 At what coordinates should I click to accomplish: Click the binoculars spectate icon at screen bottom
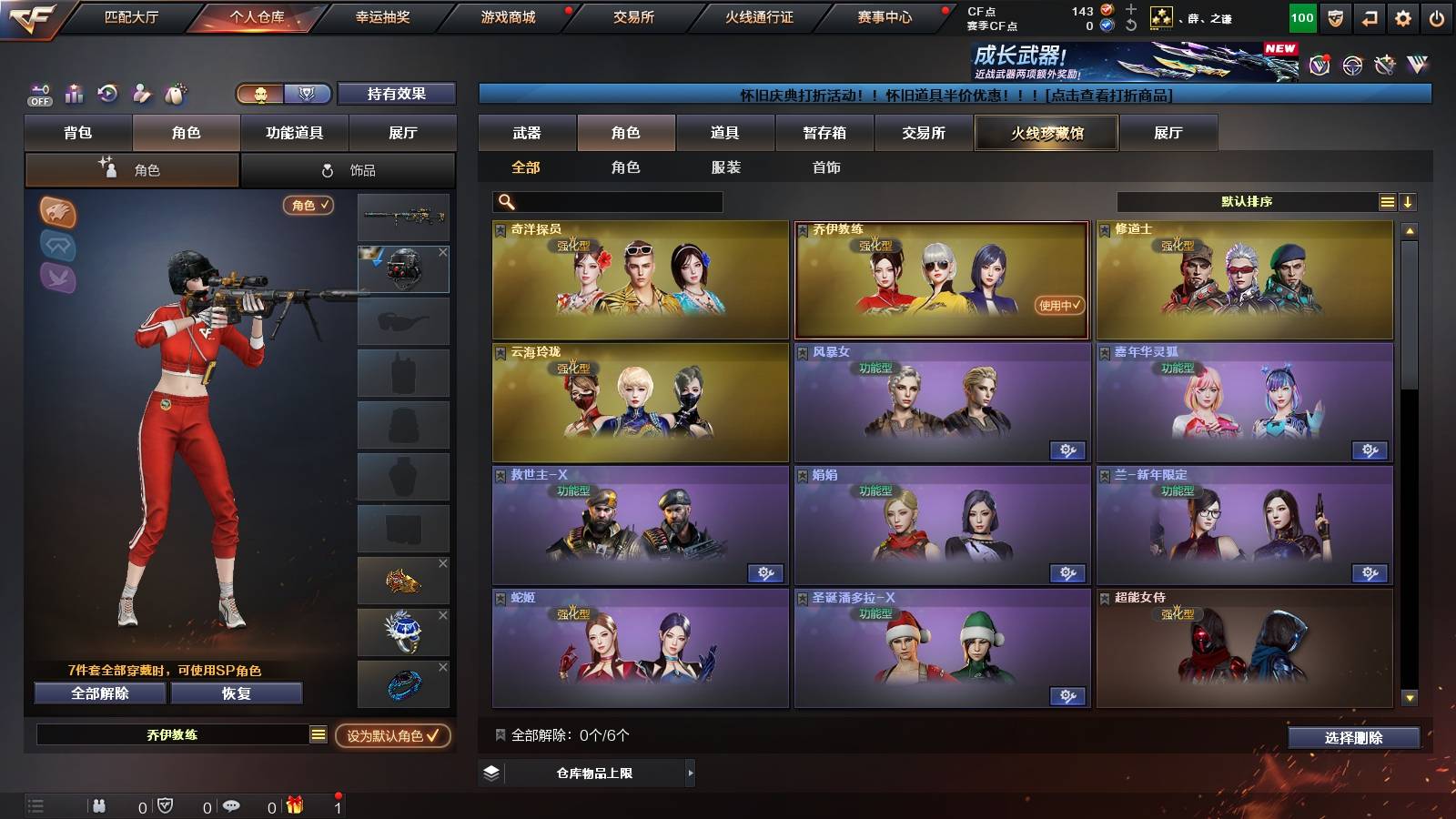pyautogui.click(x=98, y=805)
